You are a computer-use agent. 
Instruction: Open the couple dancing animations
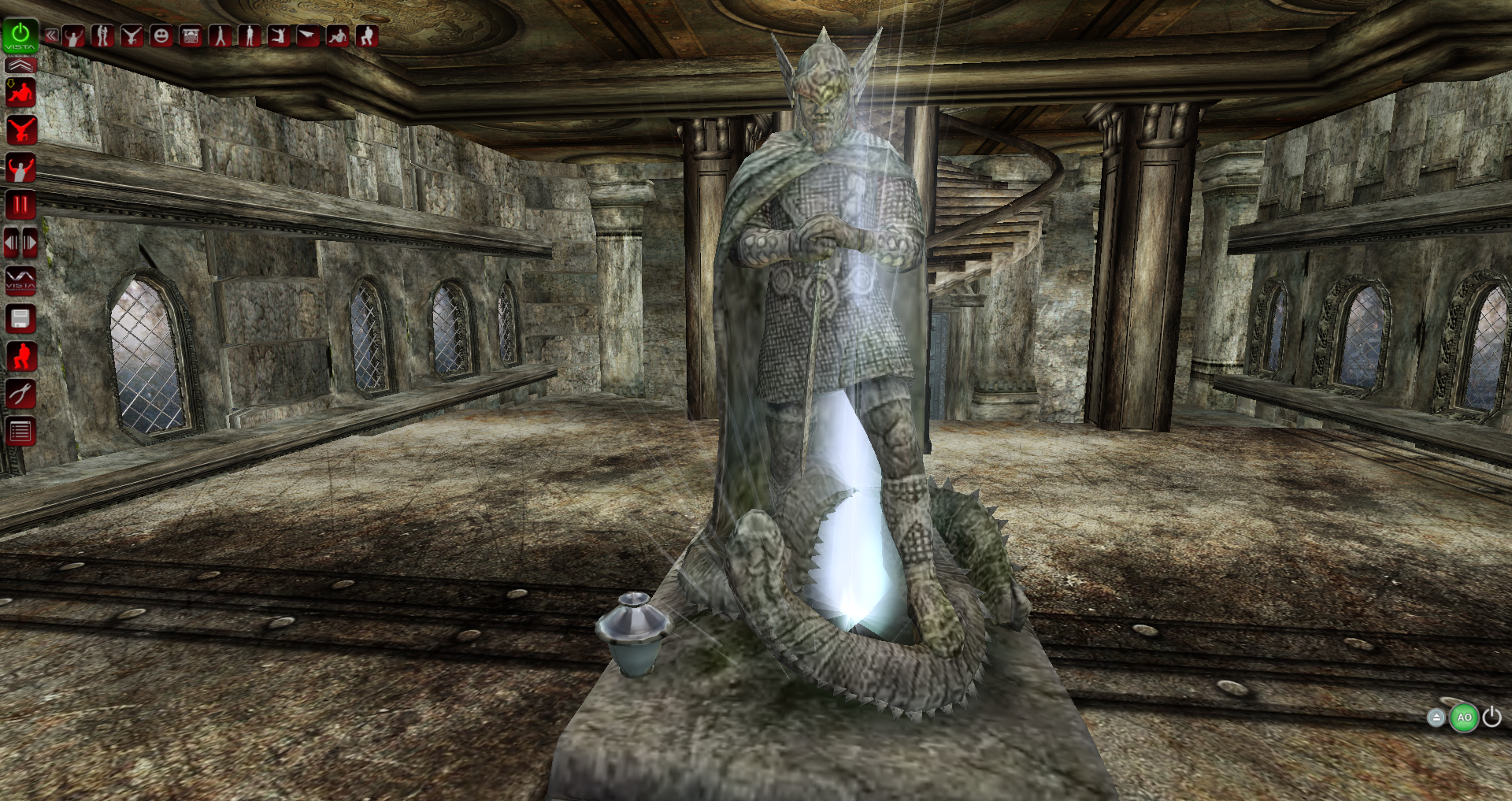102,36
